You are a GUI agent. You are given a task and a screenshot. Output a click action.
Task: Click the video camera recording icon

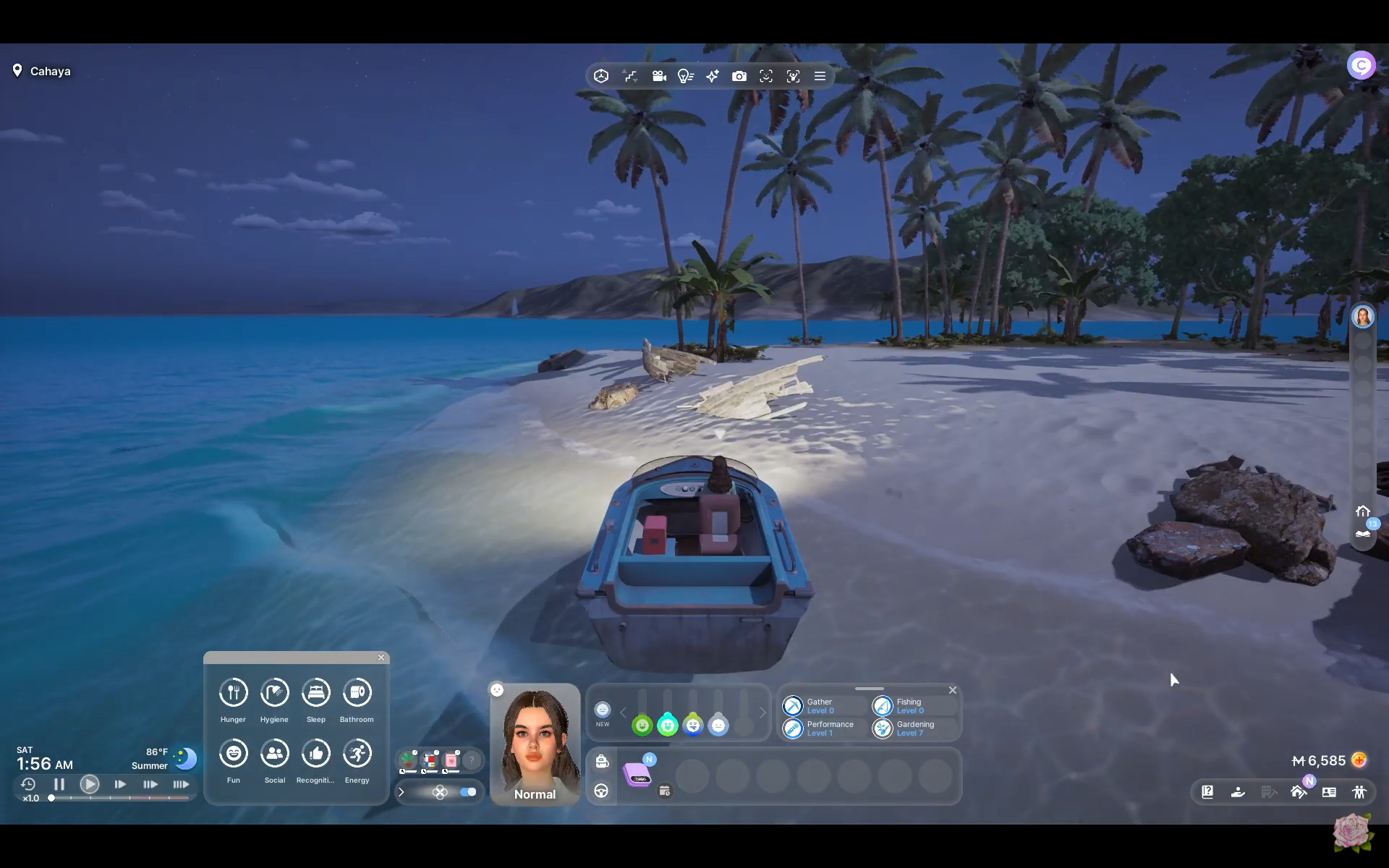(x=658, y=76)
